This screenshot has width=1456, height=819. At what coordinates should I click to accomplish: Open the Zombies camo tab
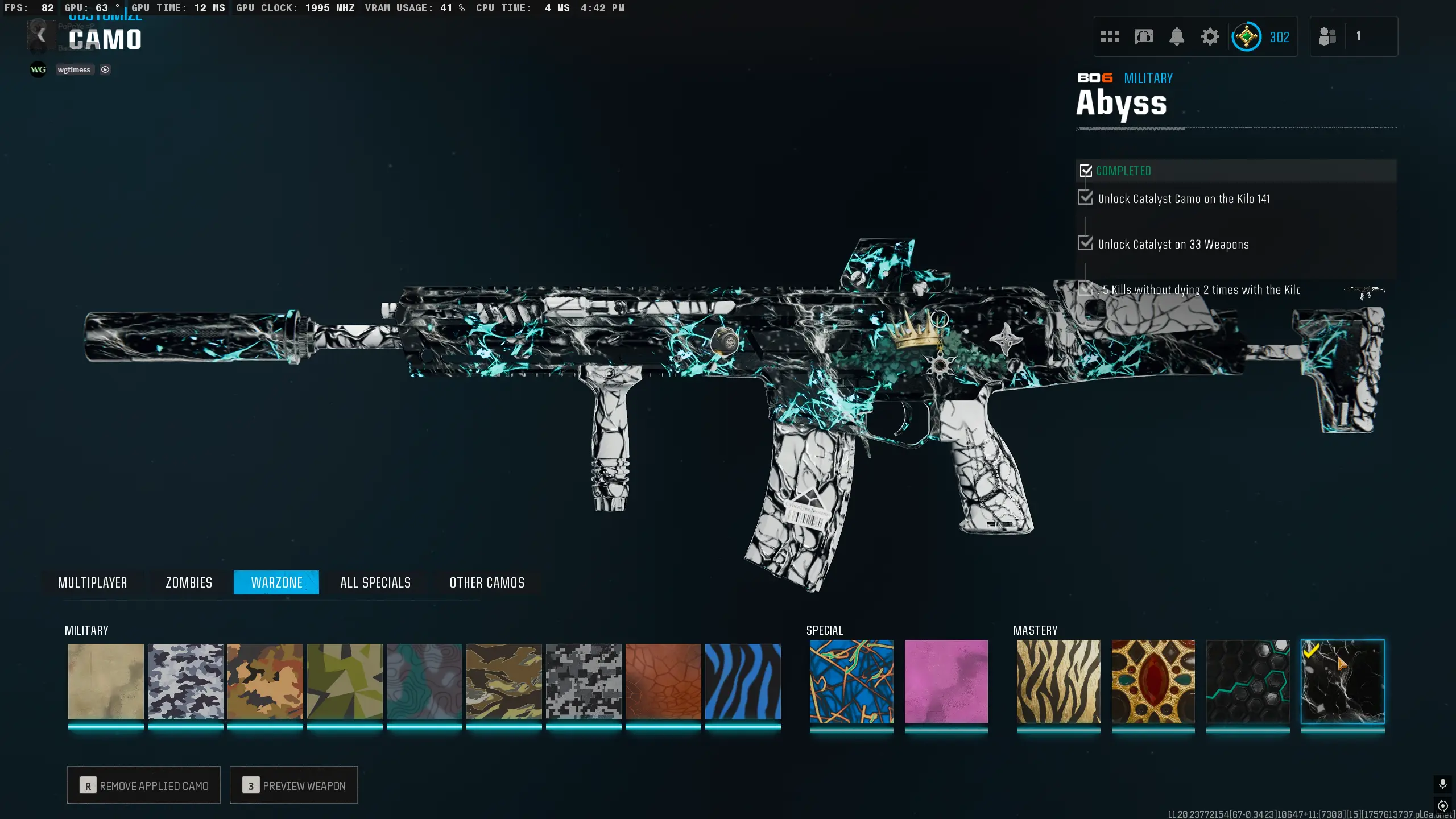pos(189,582)
